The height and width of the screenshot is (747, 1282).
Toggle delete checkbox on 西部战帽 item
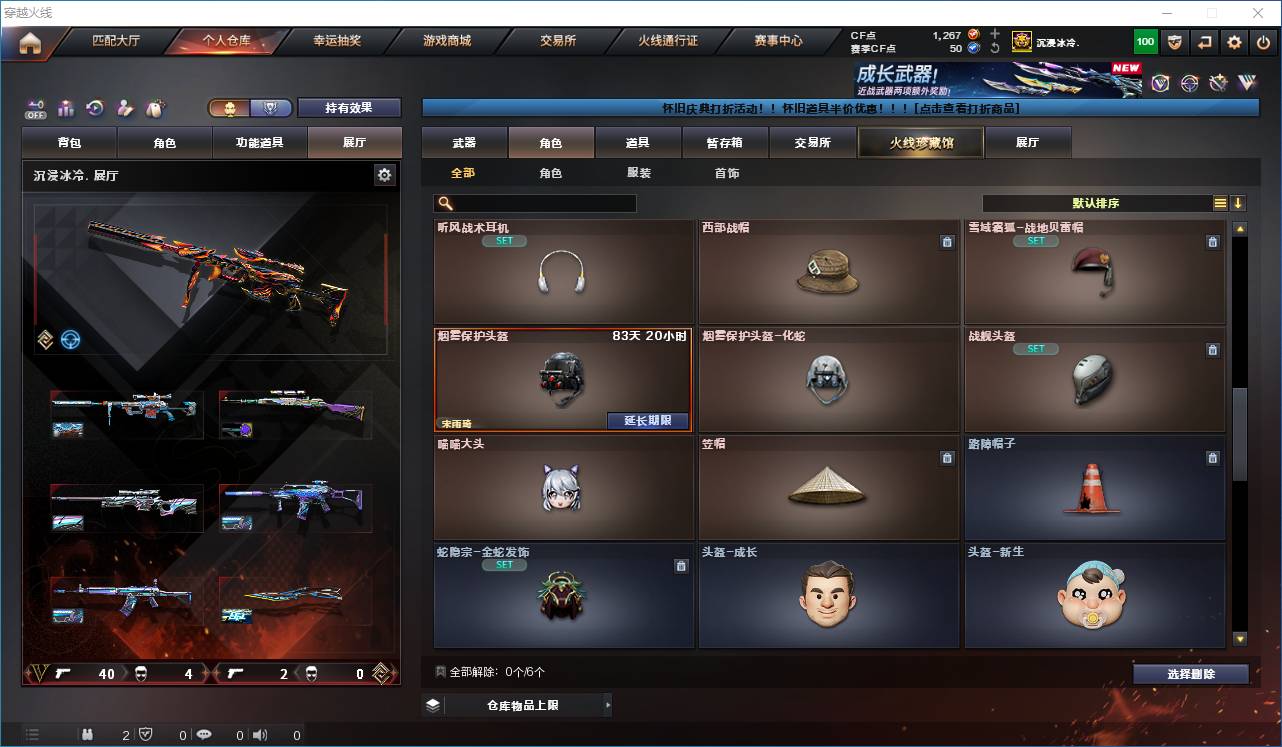947,242
